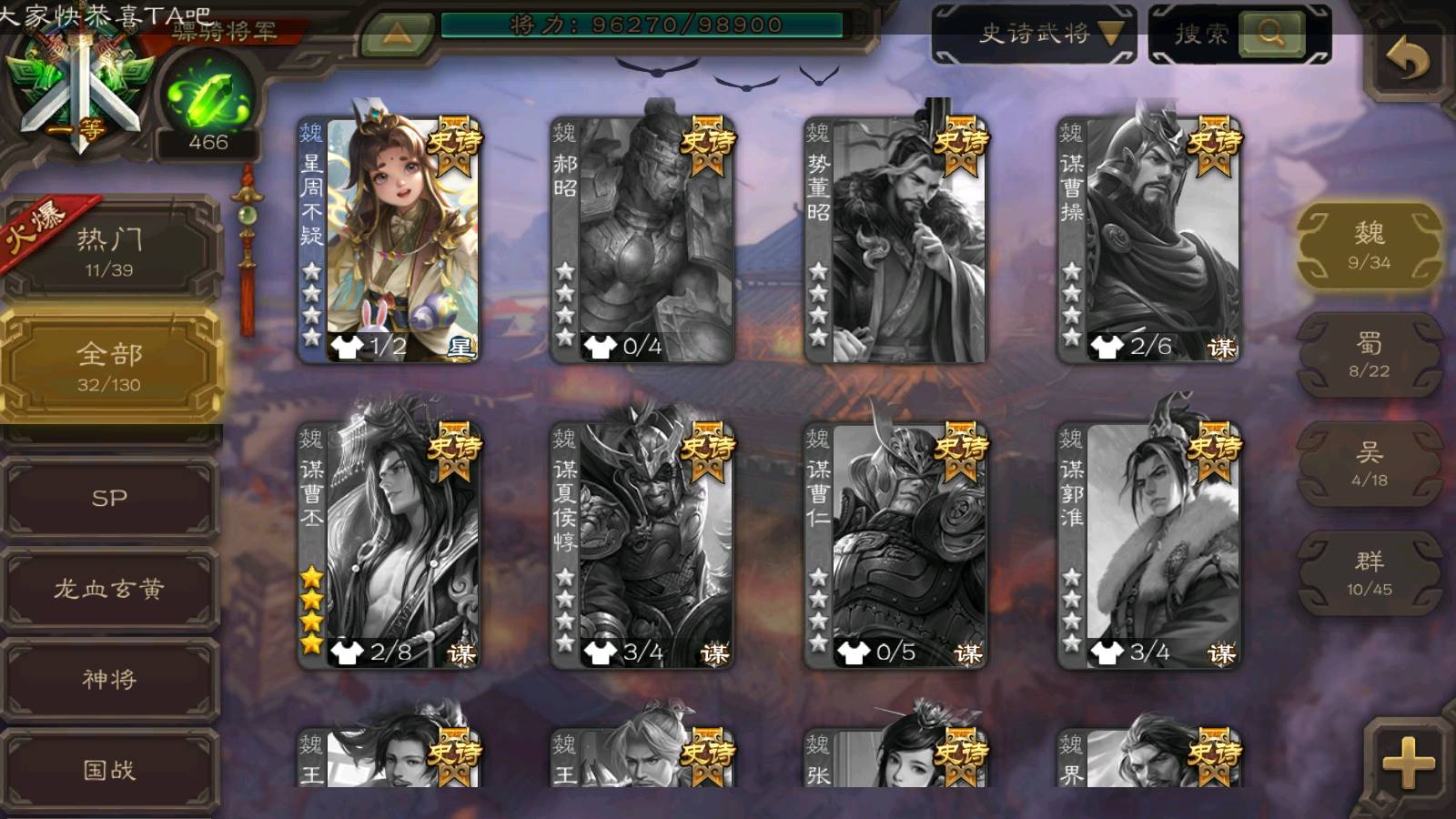Filter by 魏 faction

1369,245
